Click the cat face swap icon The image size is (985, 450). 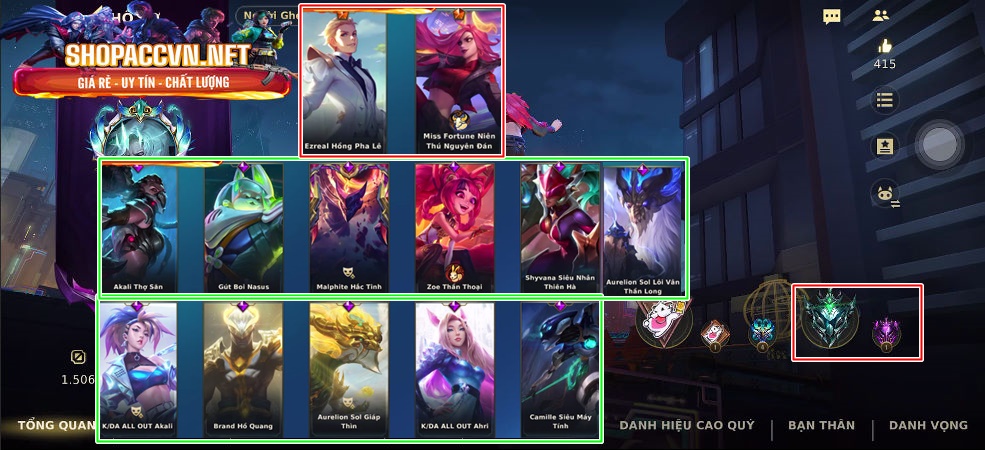click(885, 194)
